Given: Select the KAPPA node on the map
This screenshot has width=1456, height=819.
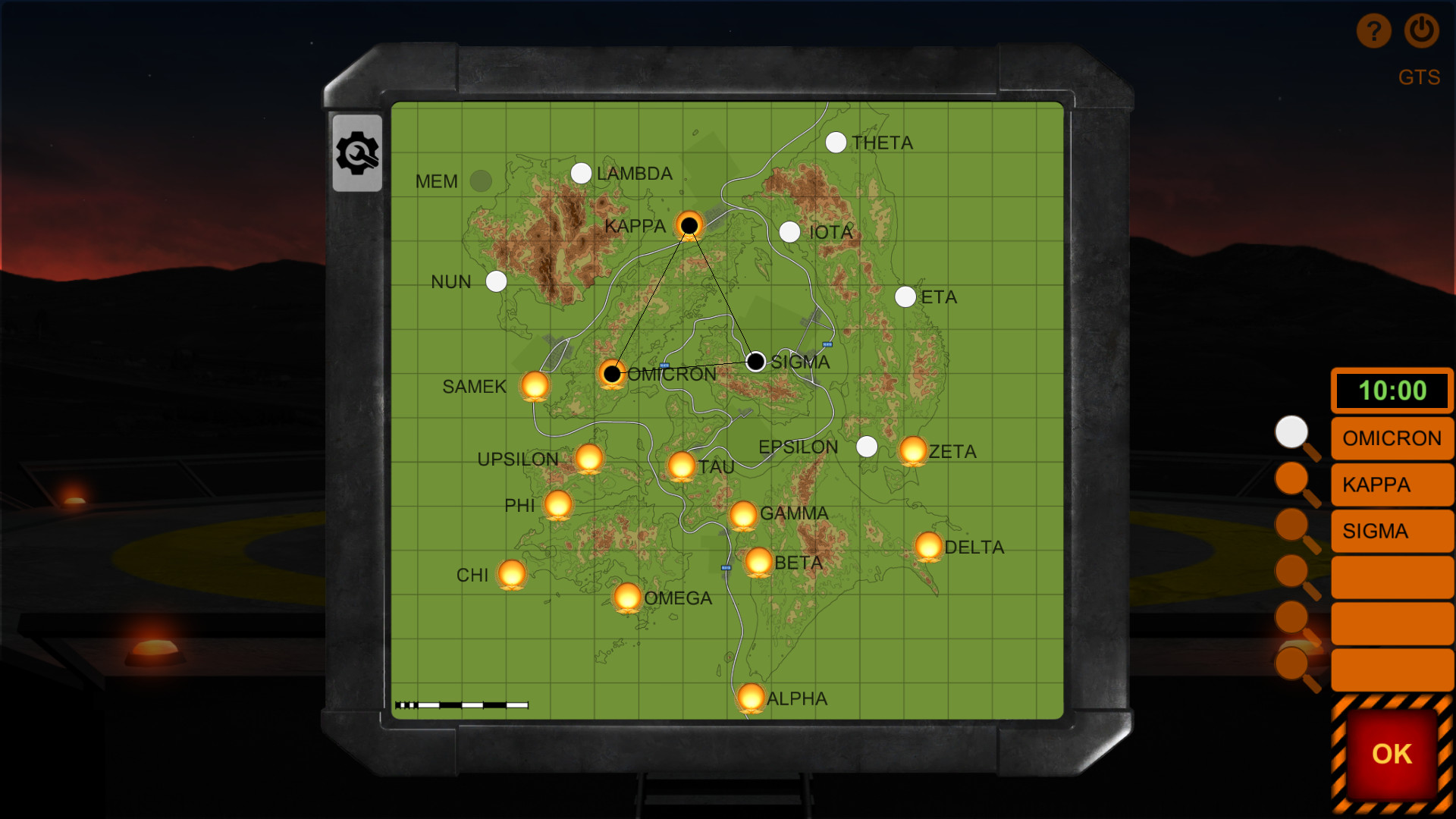Looking at the screenshot, I should click(x=689, y=224).
